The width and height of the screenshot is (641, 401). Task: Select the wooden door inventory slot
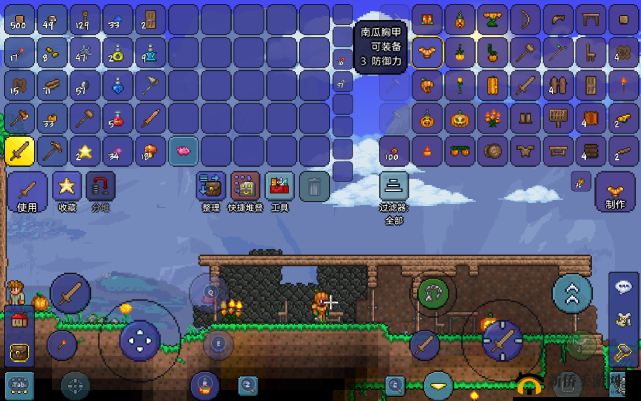pos(150,19)
